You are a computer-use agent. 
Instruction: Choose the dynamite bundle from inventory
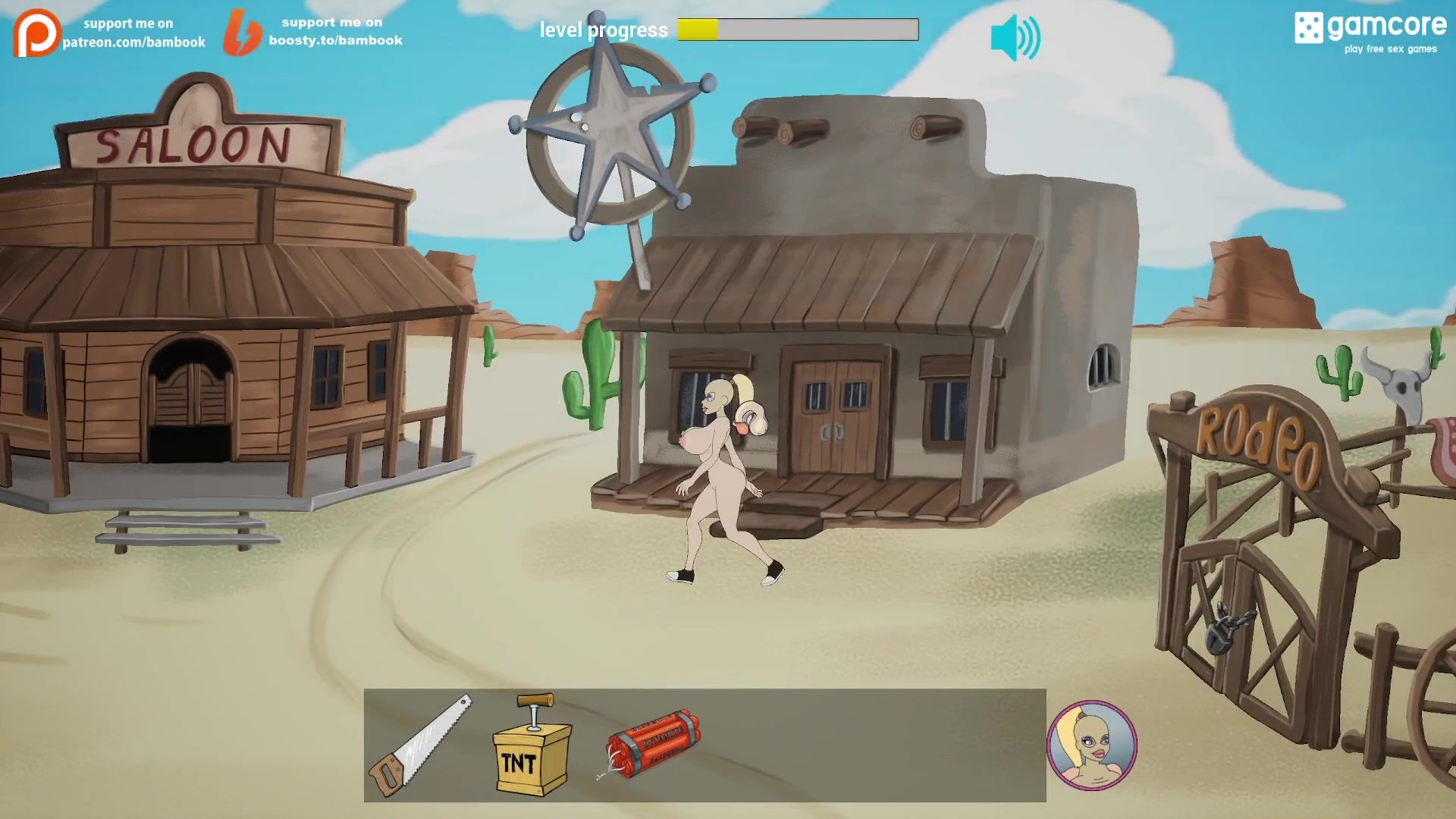[651, 744]
